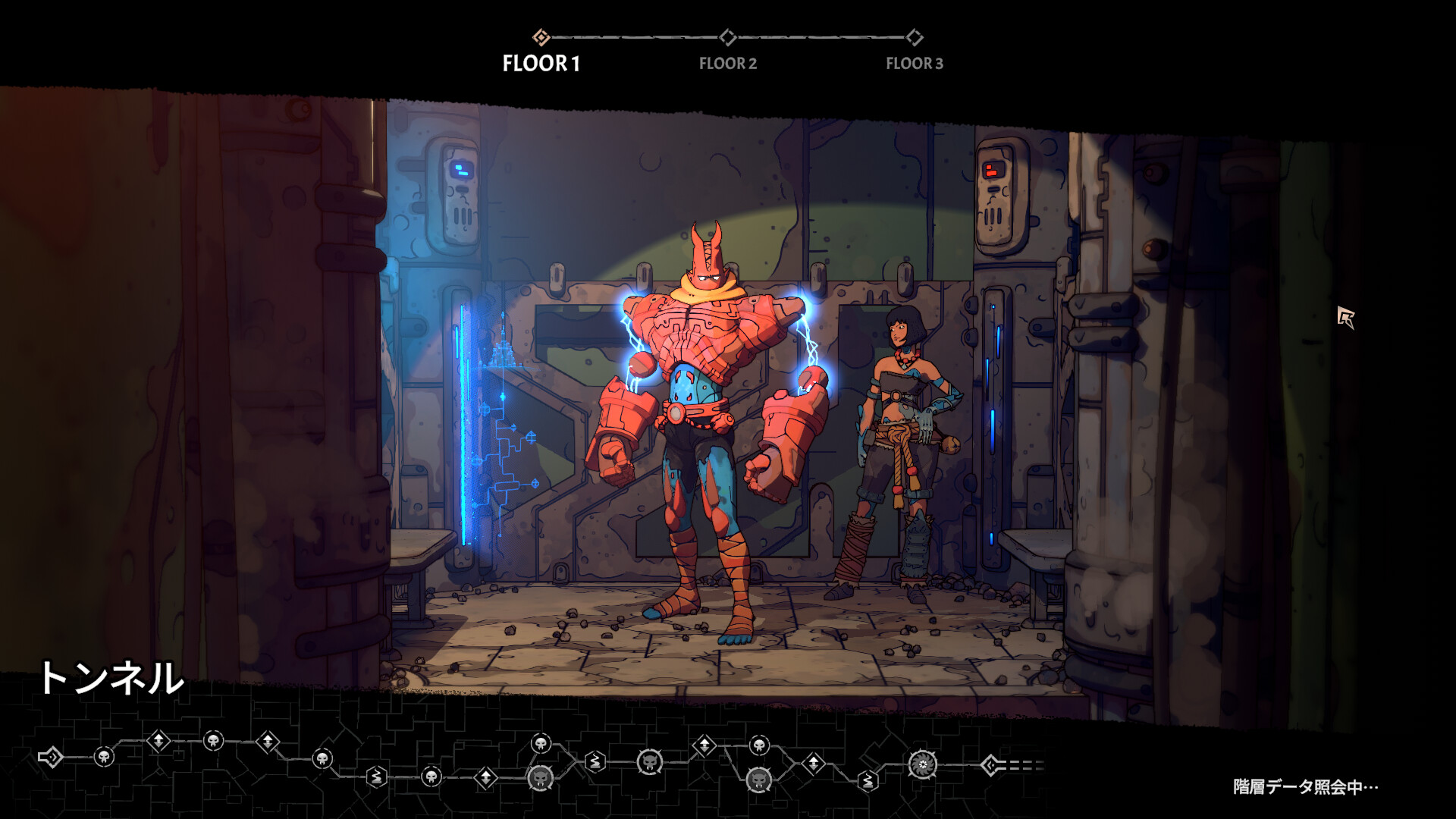Screen dimensions: 1456x819
Task: Select the FLOOR 2 progress marker
Action: 727,37
